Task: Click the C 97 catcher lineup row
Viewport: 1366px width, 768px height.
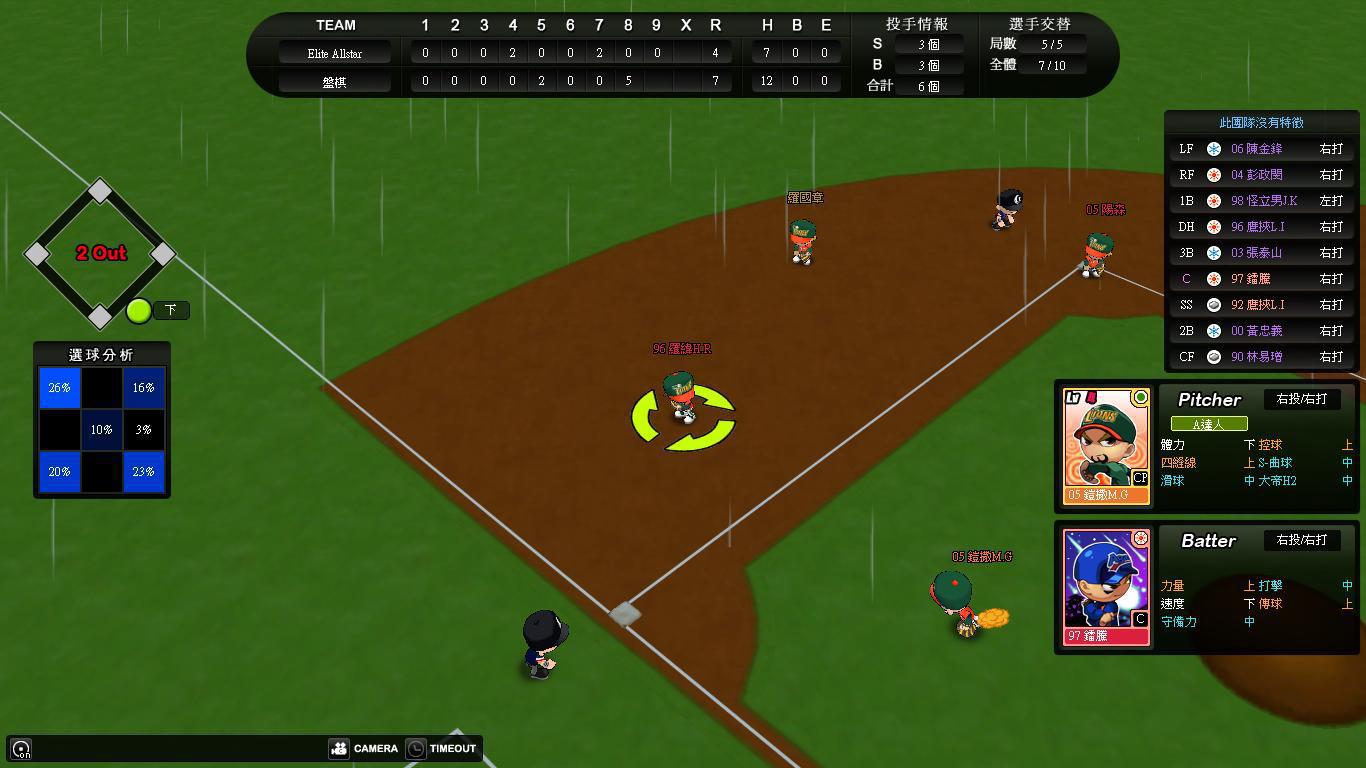Action: point(1265,279)
